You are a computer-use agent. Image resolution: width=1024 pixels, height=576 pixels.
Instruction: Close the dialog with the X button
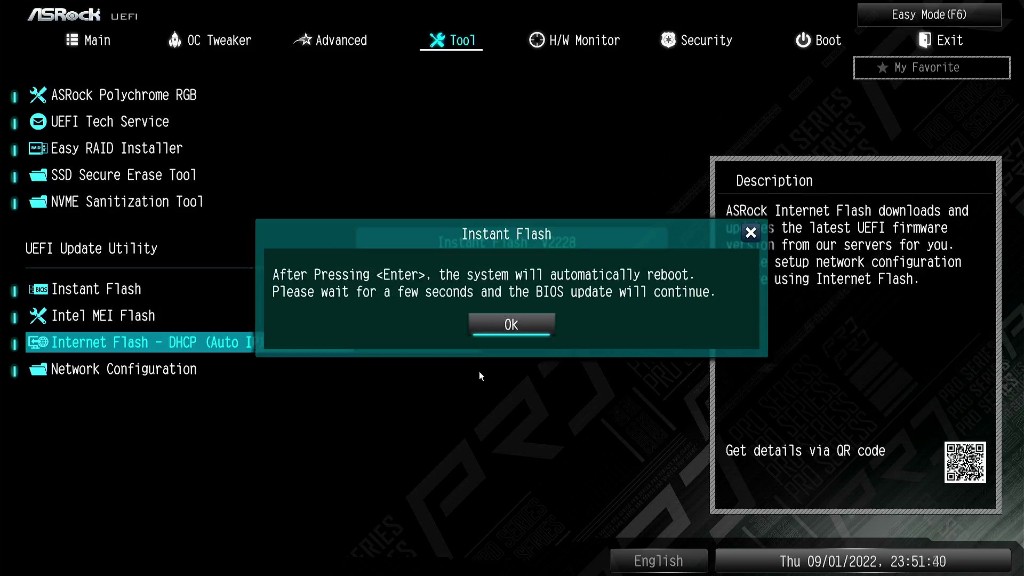click(x=751, y=232)
